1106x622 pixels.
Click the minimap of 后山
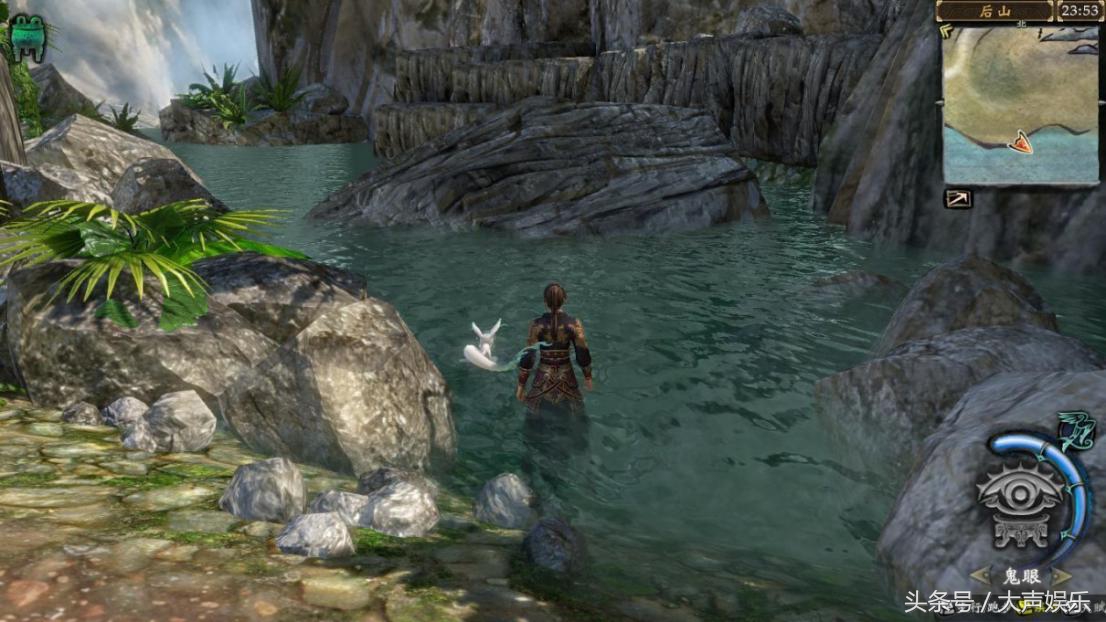1019,104
